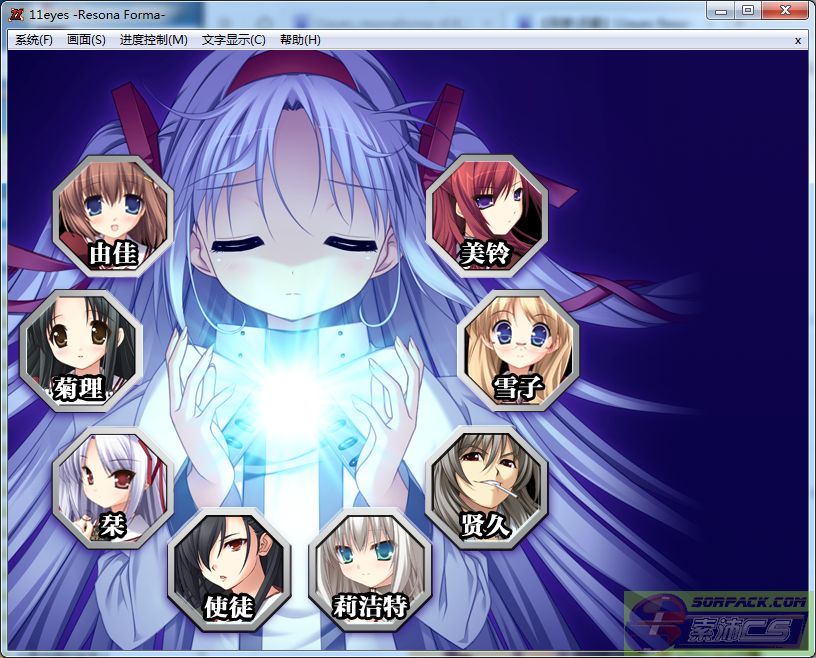
Task: Select the 由佳 character portrait
Action: pyautogui.click(x=113, y=217)
